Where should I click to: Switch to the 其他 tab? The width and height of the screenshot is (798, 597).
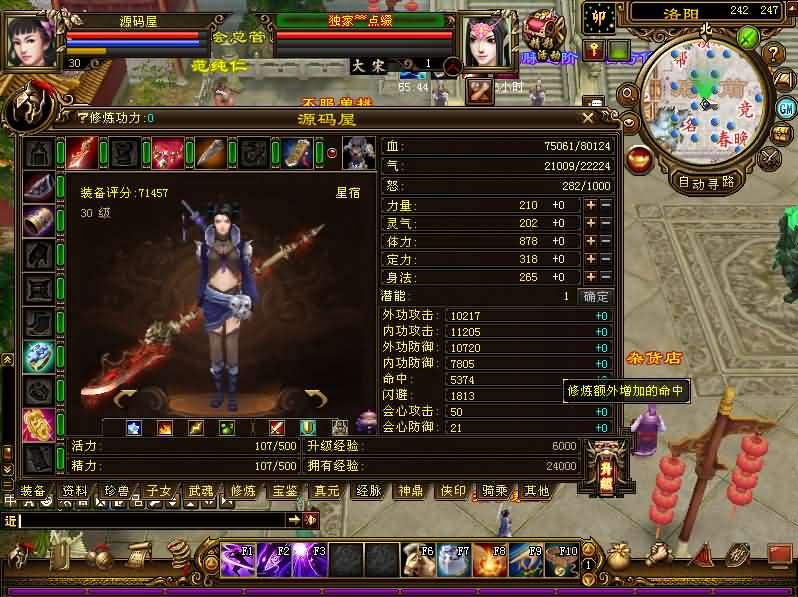[x=537, y=491]
